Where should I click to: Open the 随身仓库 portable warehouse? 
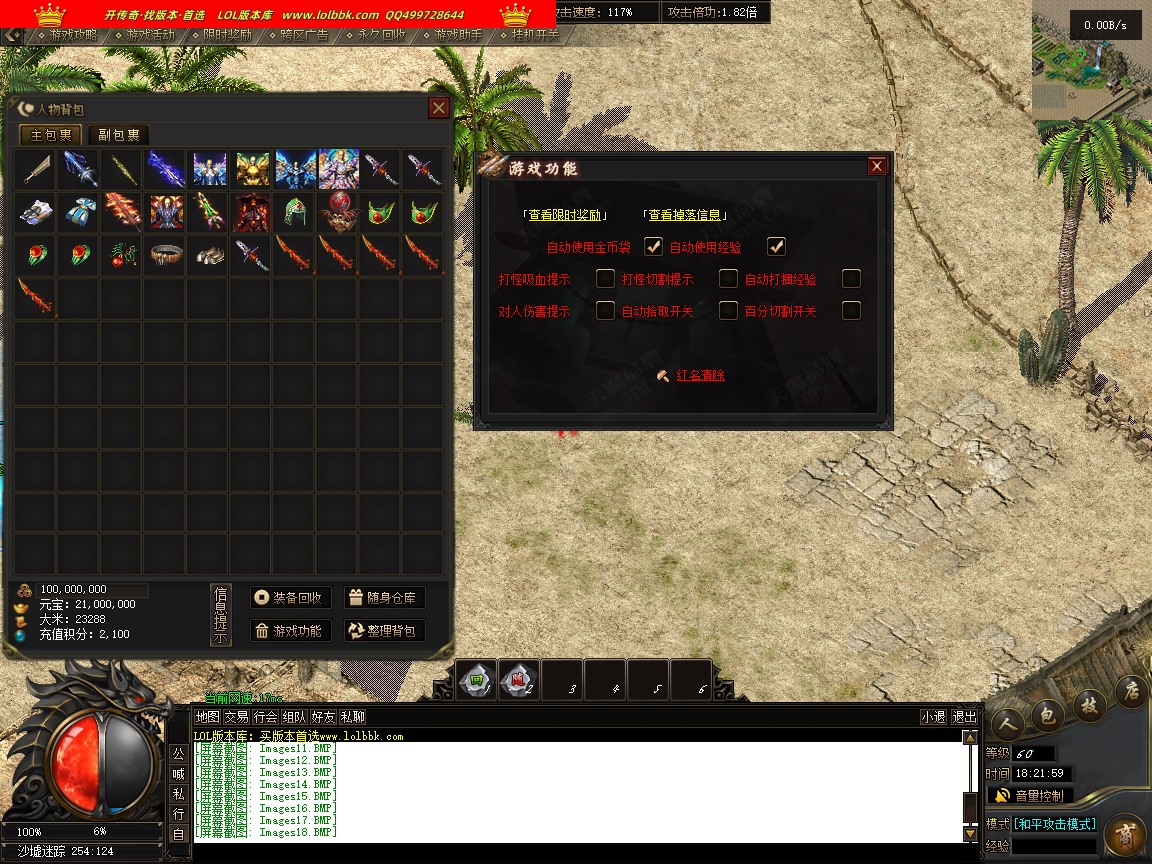pos(385,598)
